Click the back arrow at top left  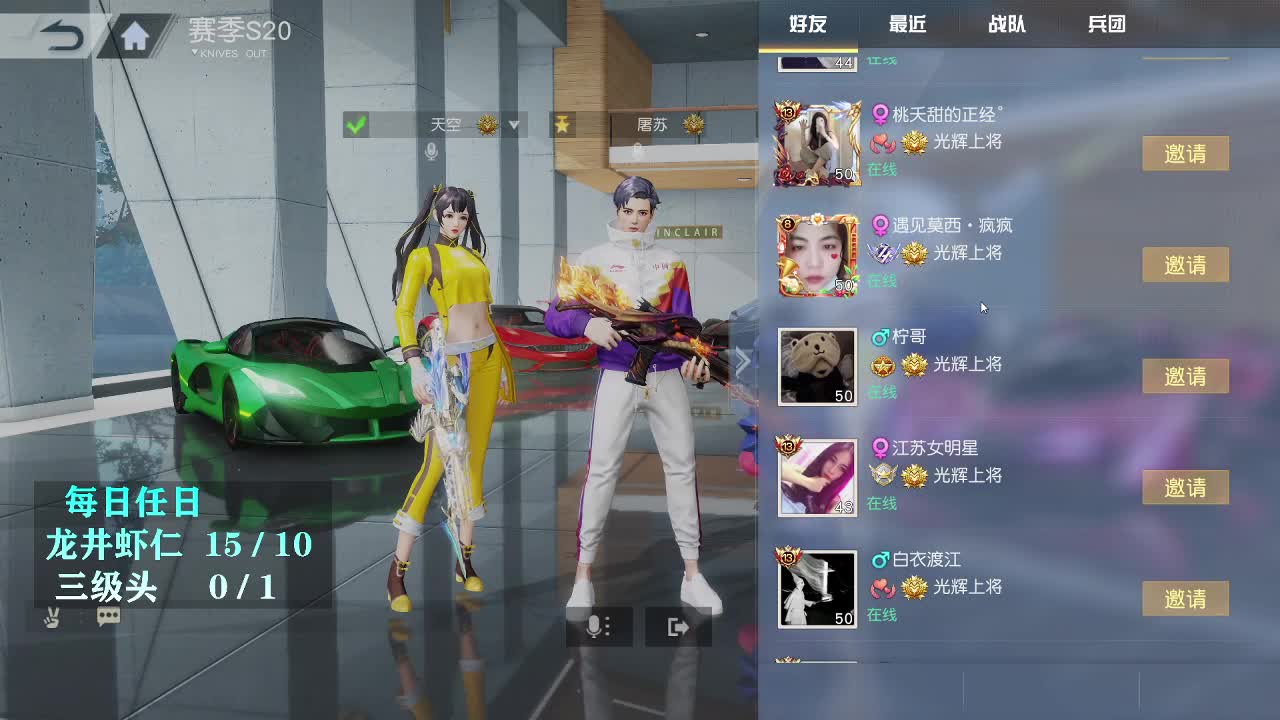[60, 31]
